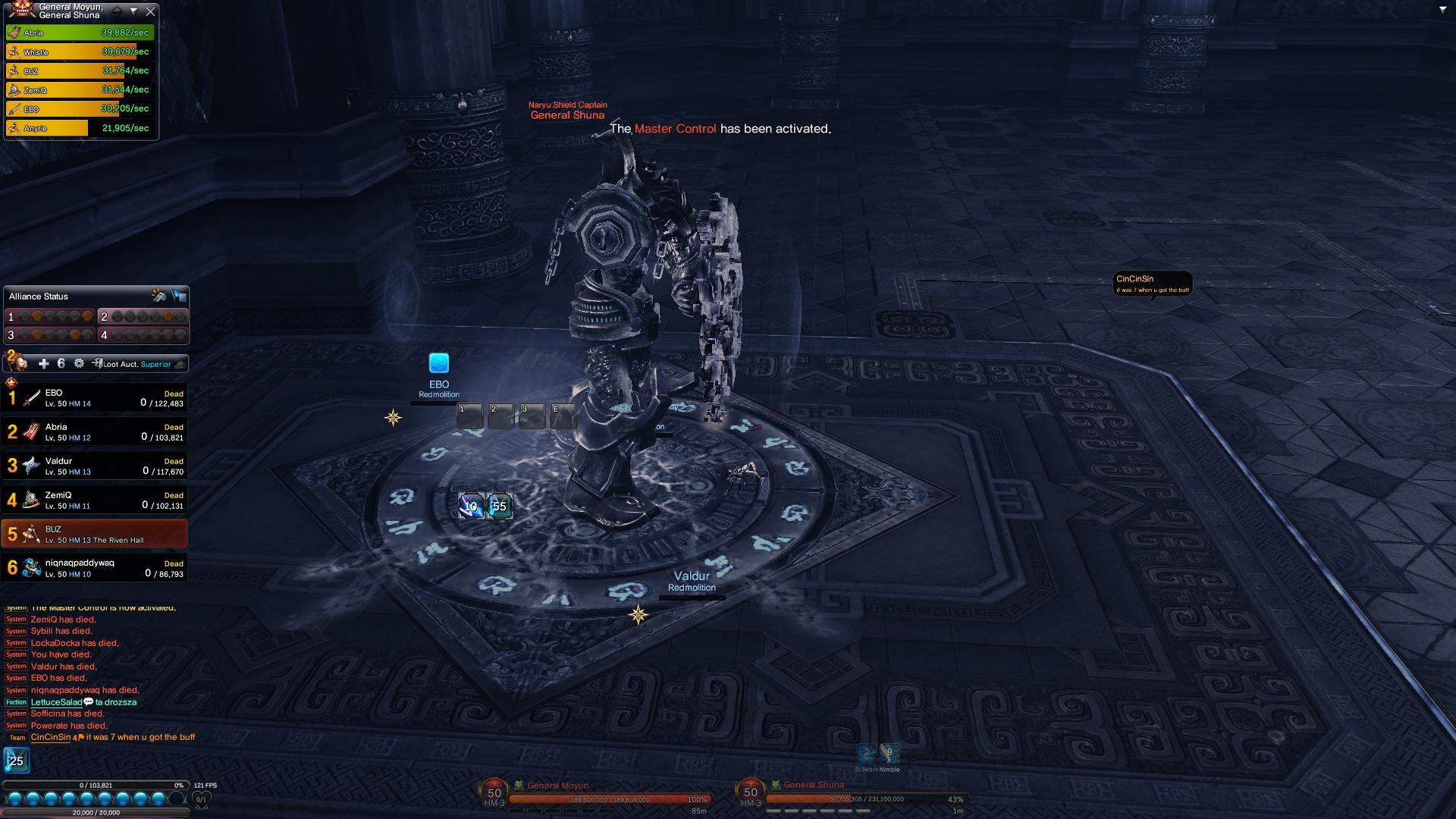Image resolution: width=1456 pixels, height=819 pixels.
Task: Select Abria's row in the damage meter
Action: click(80, 33)
